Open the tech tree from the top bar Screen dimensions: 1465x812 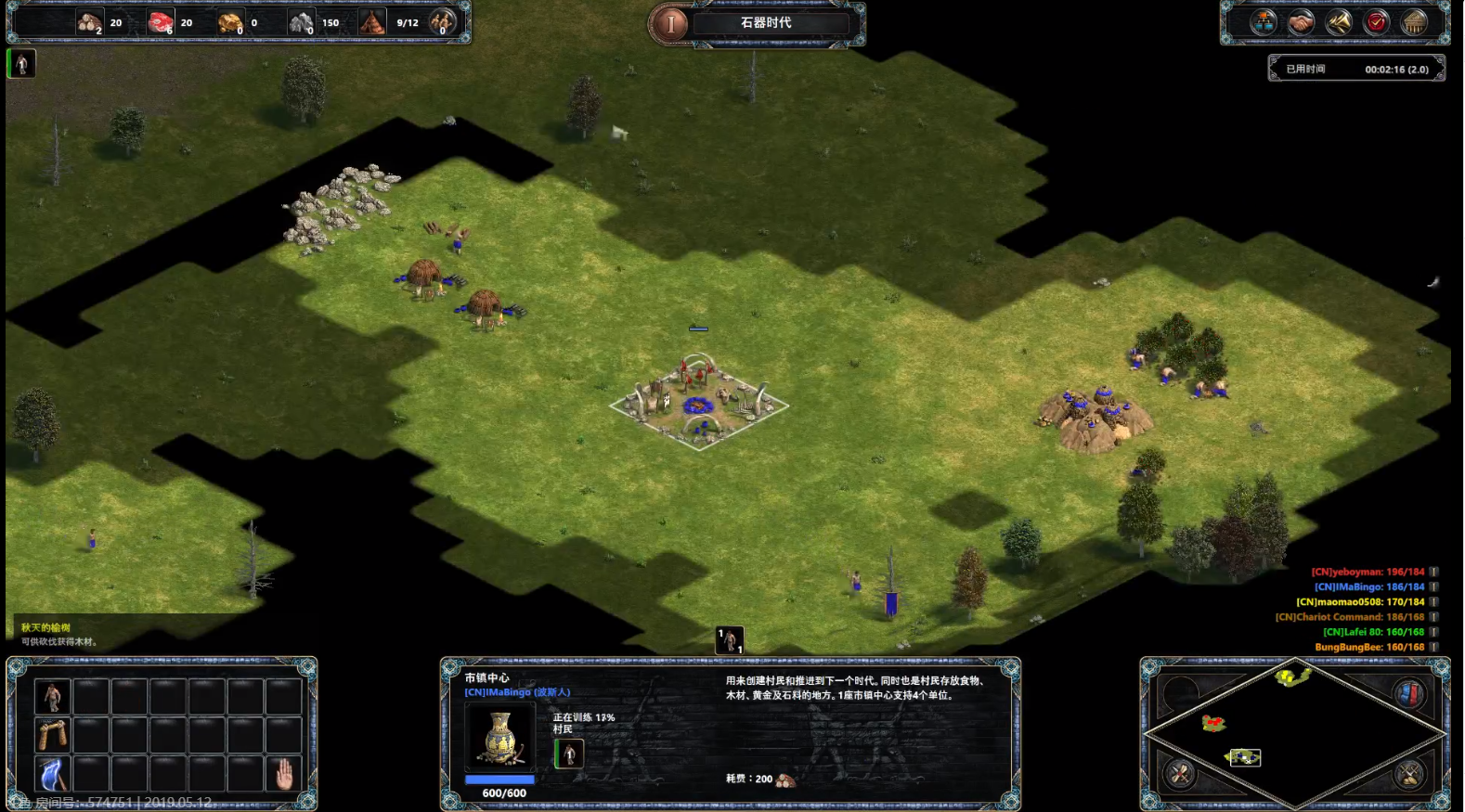[x=1264, y=22]
